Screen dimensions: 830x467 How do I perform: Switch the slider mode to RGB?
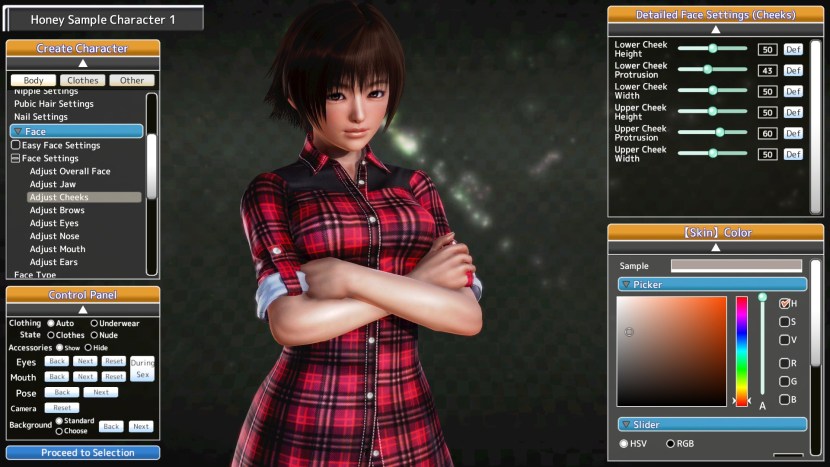670,443
